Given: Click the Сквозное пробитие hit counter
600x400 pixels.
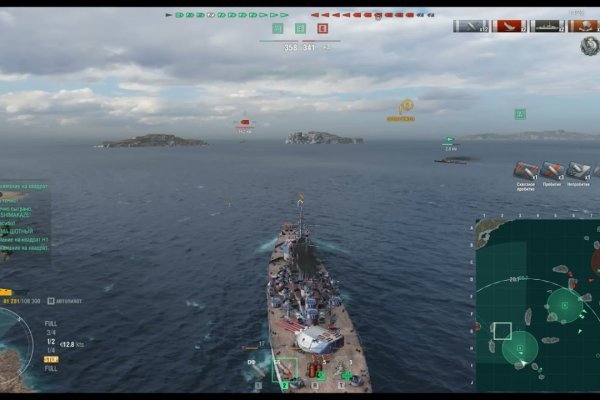Looking at the screenshot, I should (x=526, y=171).
